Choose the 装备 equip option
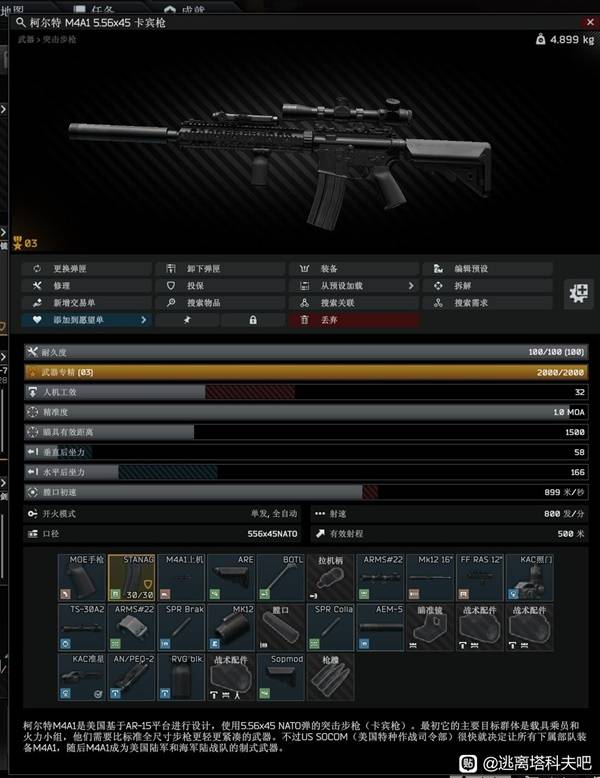 tap(354, 269)
